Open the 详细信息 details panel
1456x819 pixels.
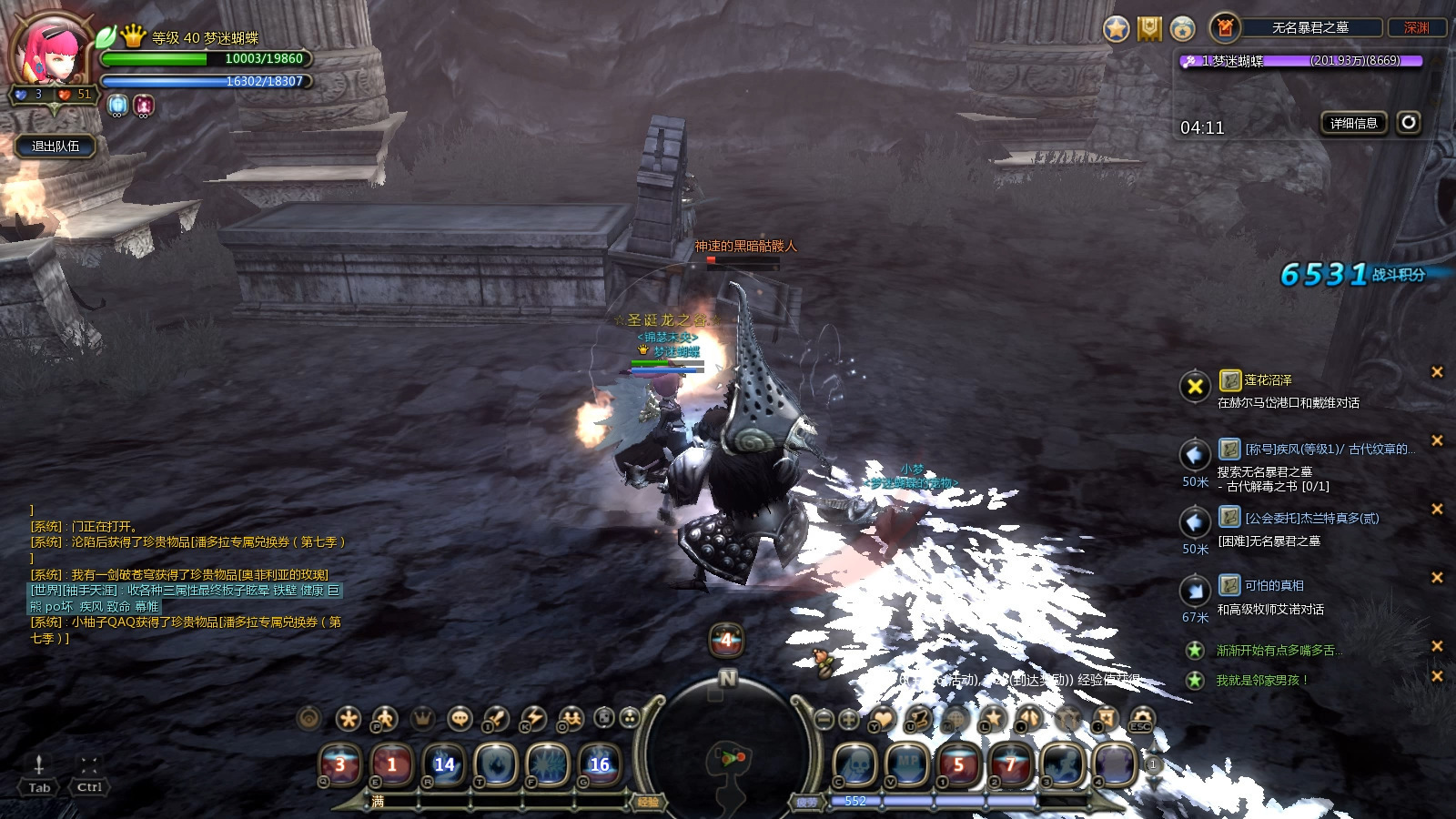(1353, 123)
